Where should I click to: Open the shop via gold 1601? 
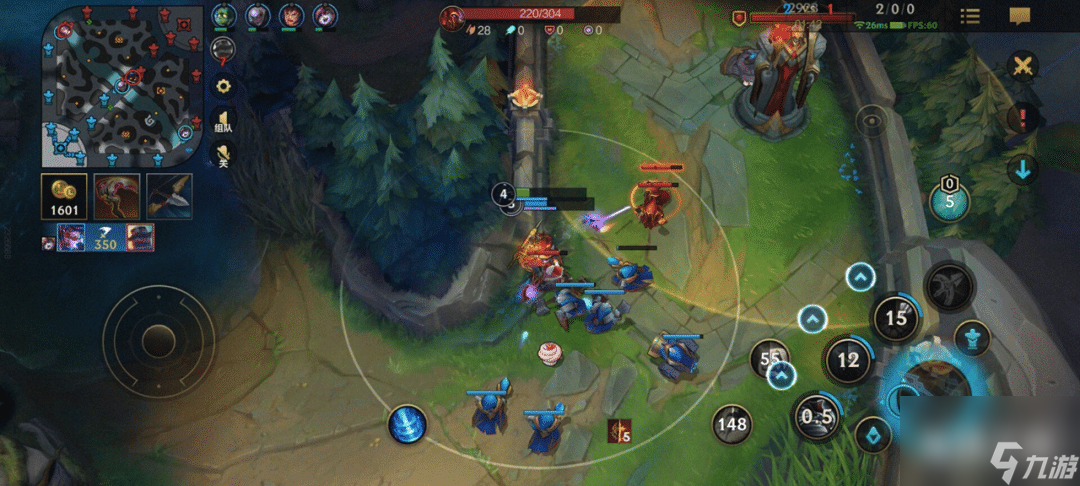click(63, 196)
